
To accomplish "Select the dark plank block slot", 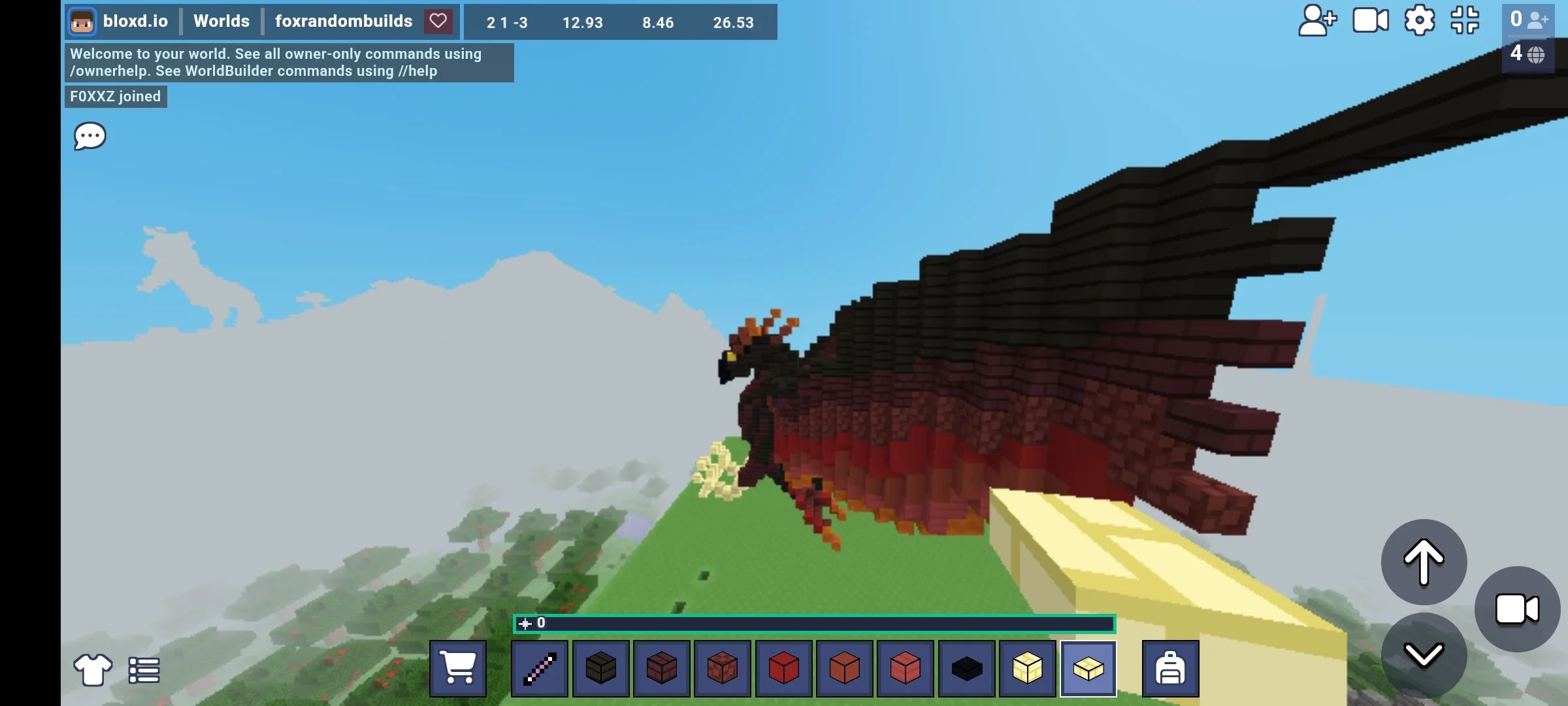I will pyautogui.click(x=600, y=668).
